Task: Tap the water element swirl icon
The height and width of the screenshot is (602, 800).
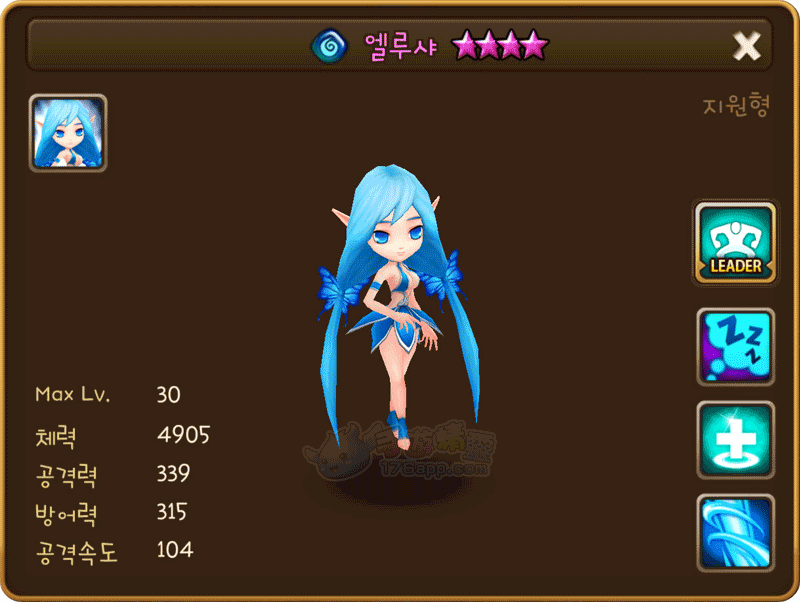Action: coord(327,45)
